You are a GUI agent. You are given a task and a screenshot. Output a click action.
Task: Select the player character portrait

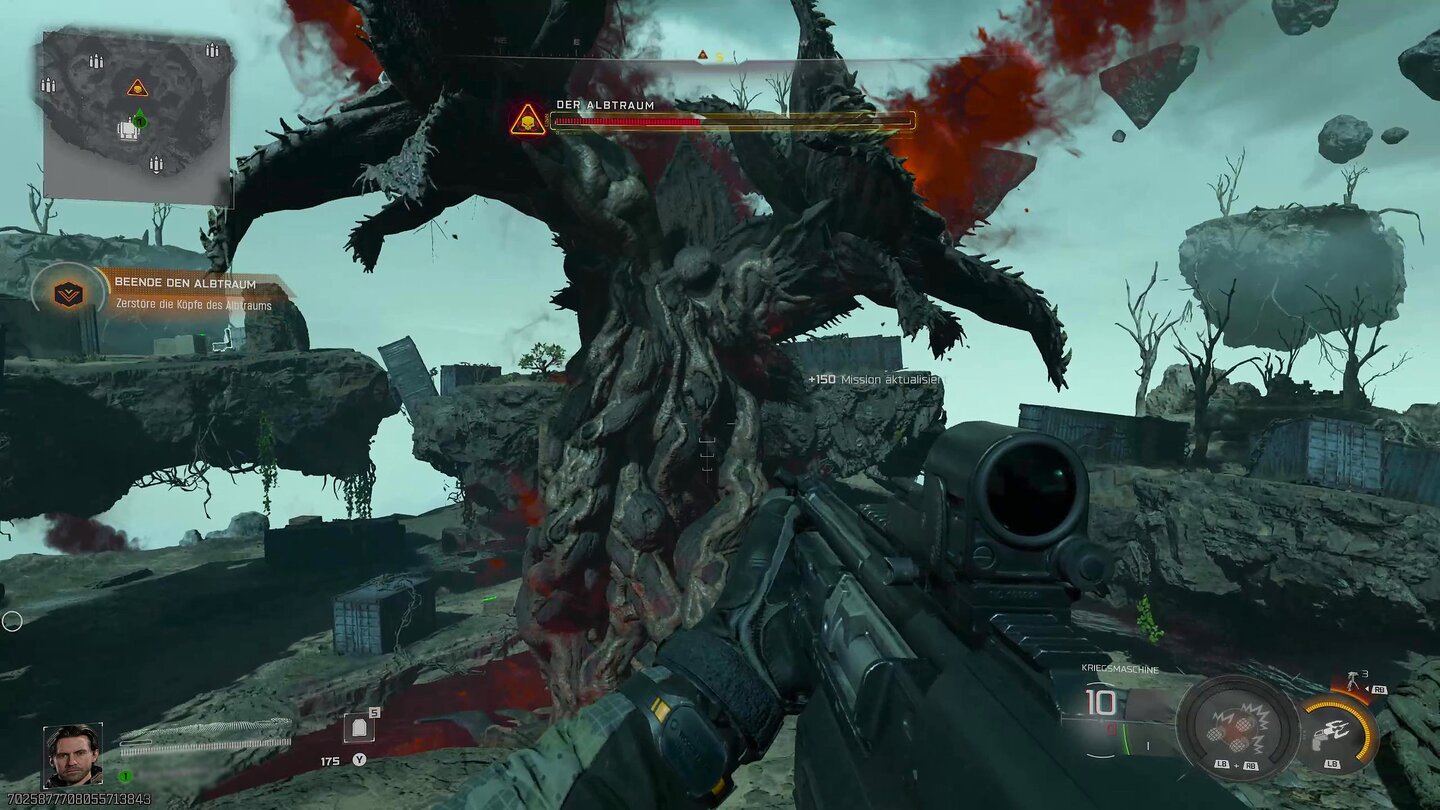click(x=72, y=755)
